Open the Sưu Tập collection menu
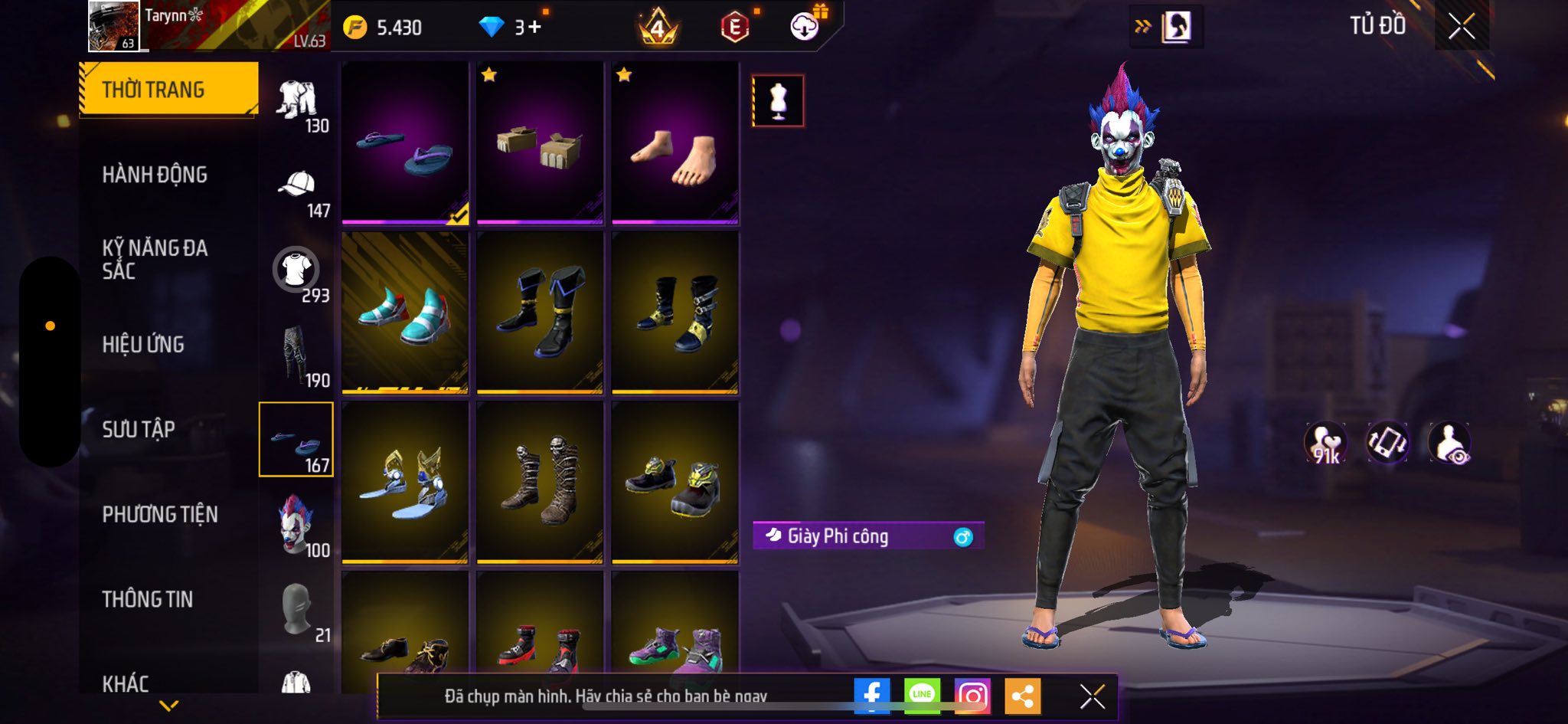This screenshot has width=1568, height=724. pos(139,429)
